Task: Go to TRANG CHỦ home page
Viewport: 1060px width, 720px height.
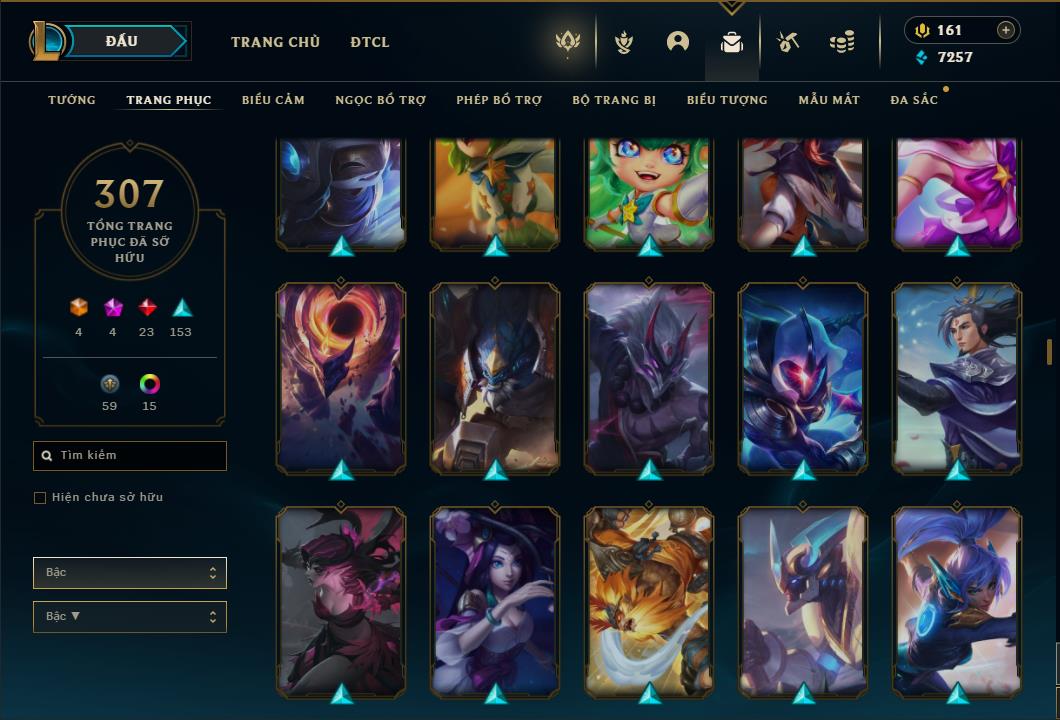Action: (275, 42)
